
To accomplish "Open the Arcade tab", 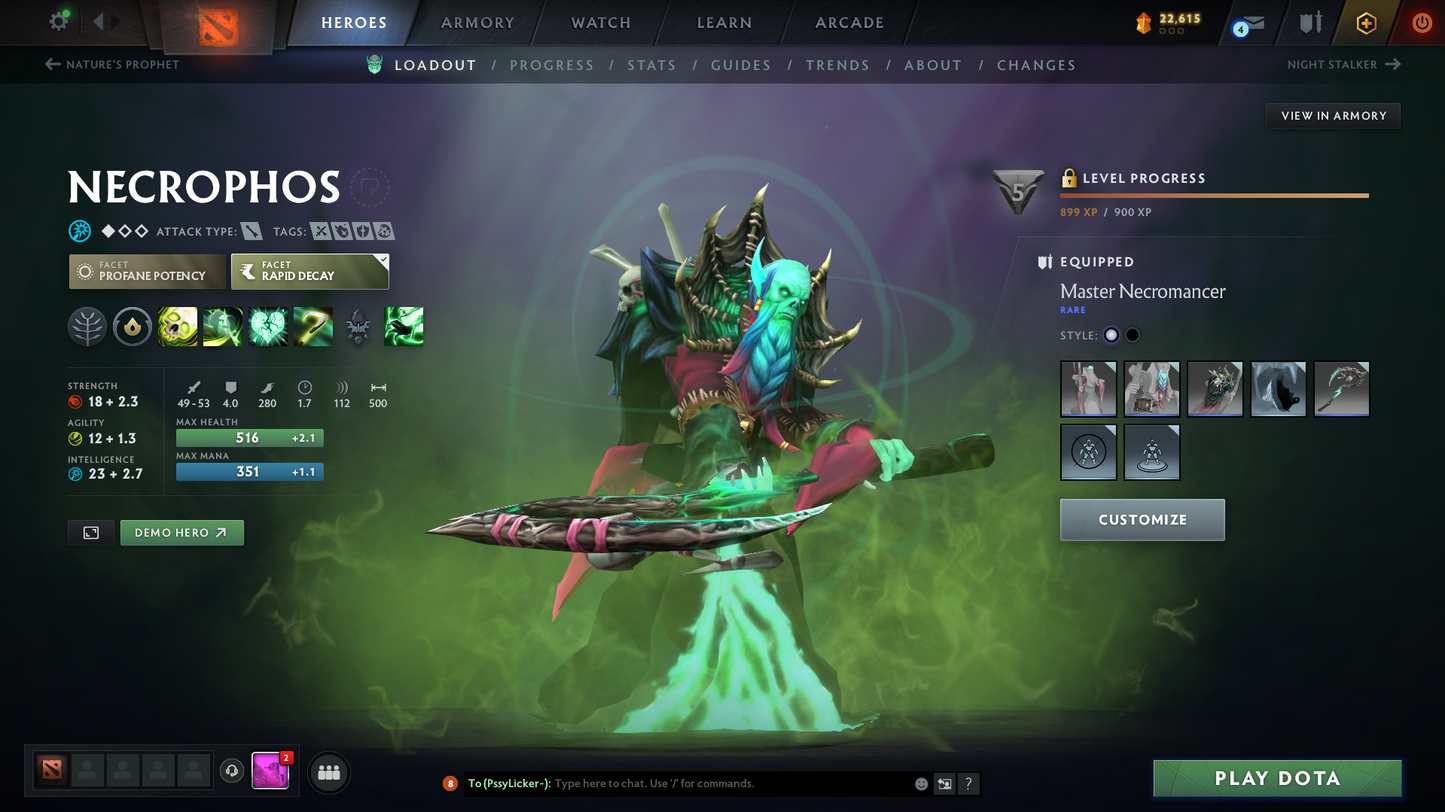I will click(849, 22).
